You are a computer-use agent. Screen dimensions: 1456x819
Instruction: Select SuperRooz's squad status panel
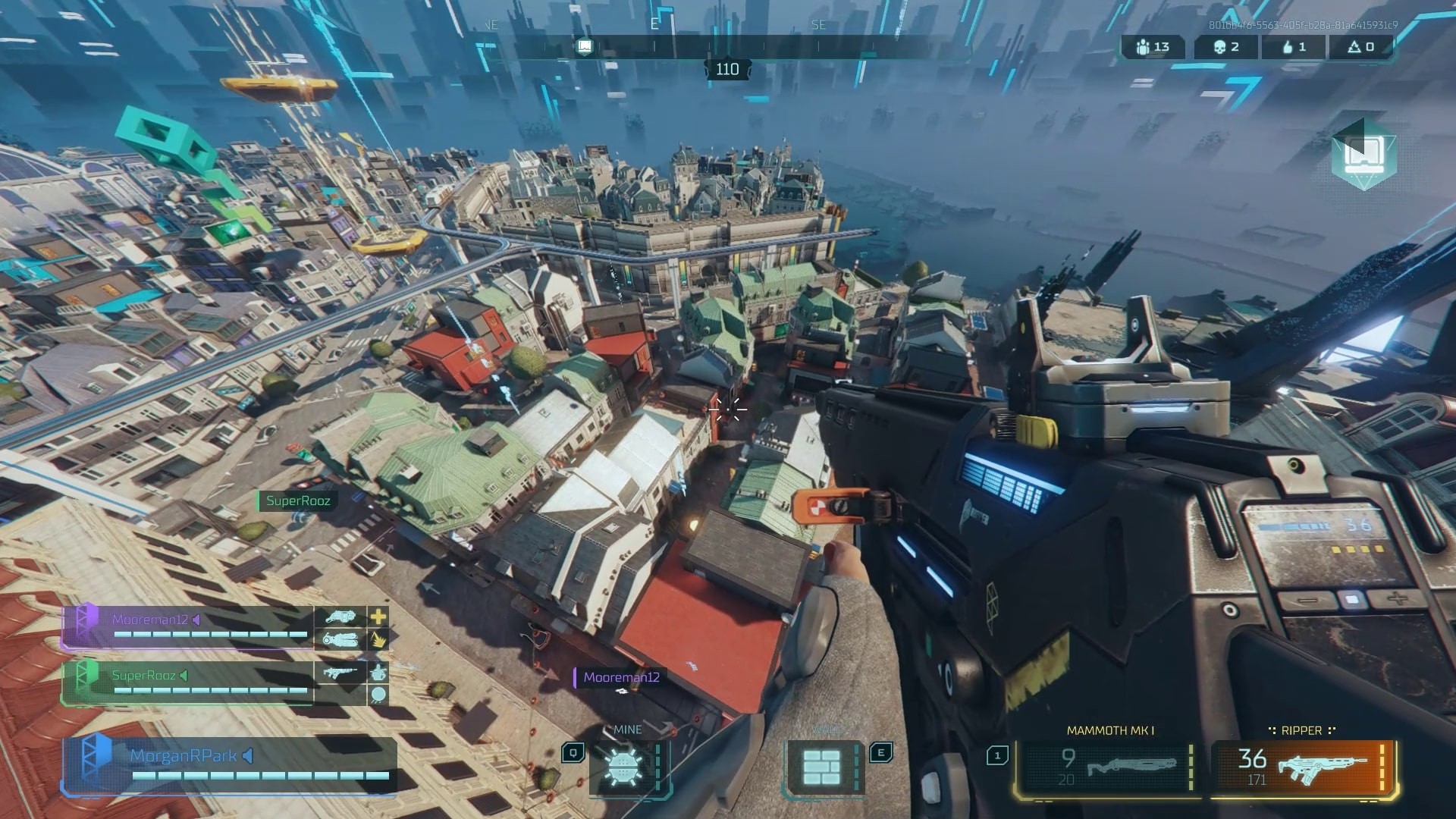(188, 682)
